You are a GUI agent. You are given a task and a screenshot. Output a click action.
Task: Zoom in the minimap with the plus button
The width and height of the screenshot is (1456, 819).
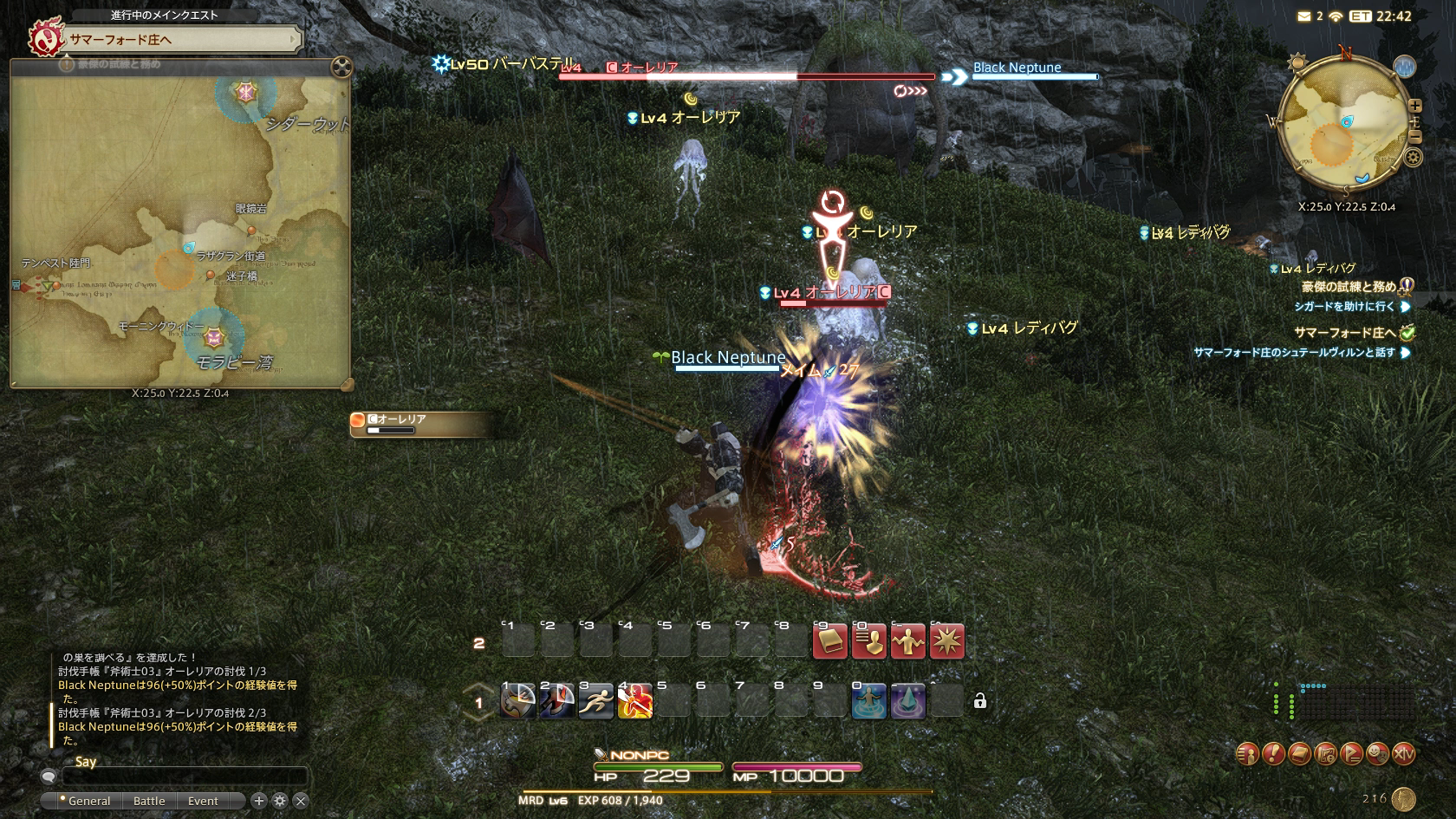click(x=1414, y=106)
